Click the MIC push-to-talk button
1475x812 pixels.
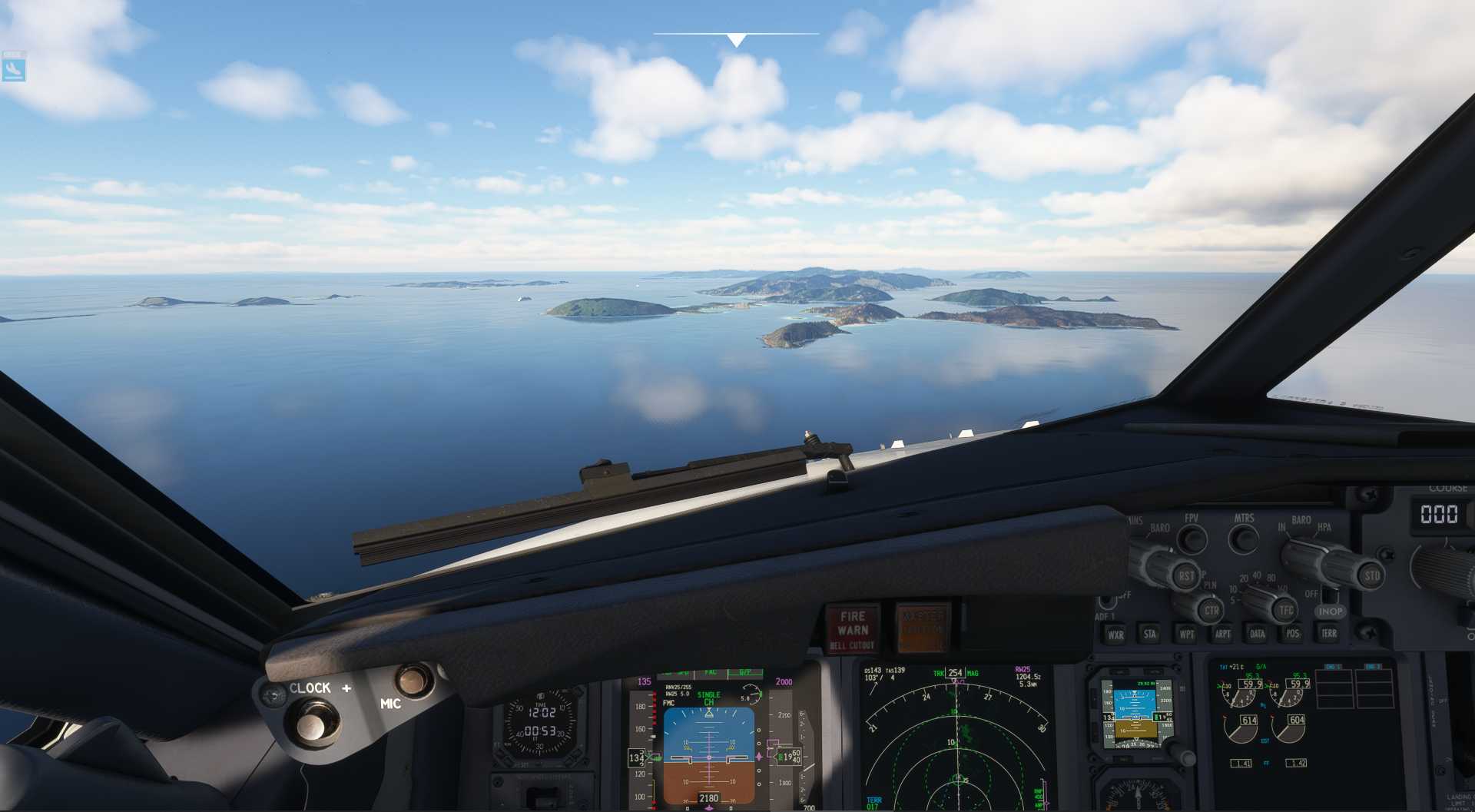click(414, 680)
